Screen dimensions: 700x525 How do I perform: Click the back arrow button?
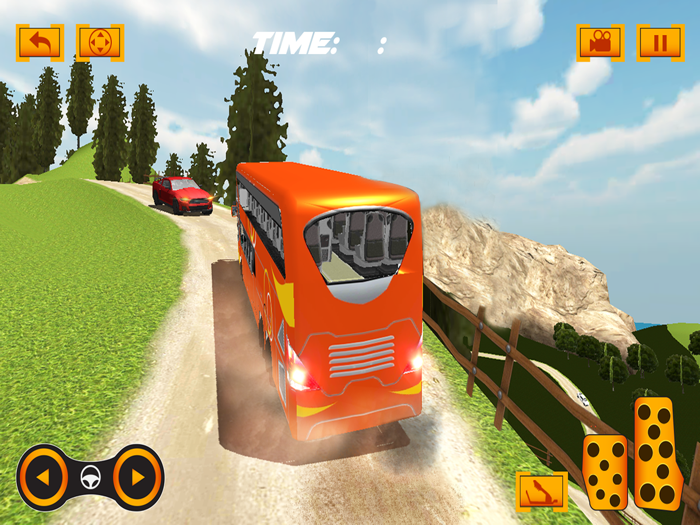tap(40, 42)
